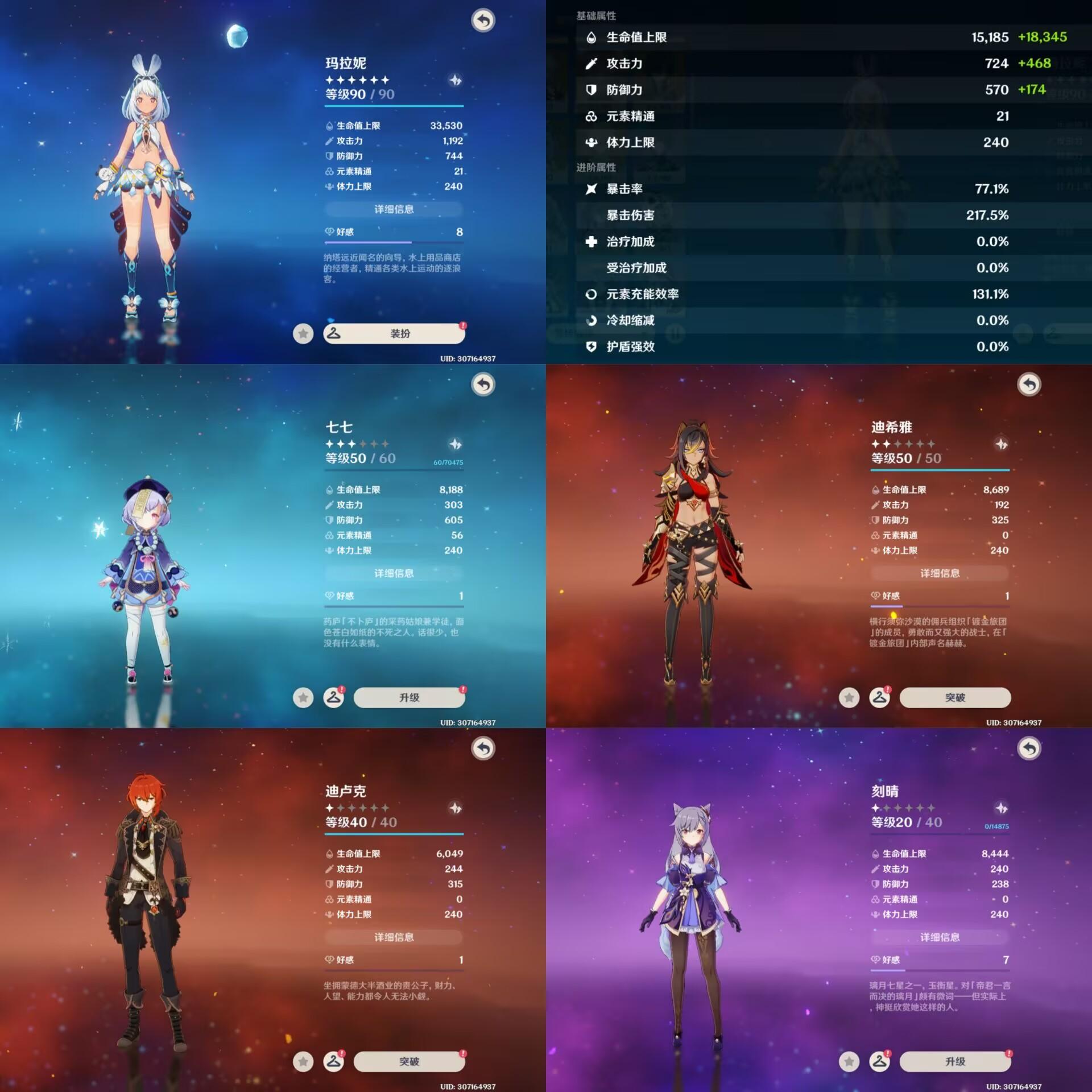
Task: Select the hanger outfit icon for 迪卢克
Action: coord(334,1061)
